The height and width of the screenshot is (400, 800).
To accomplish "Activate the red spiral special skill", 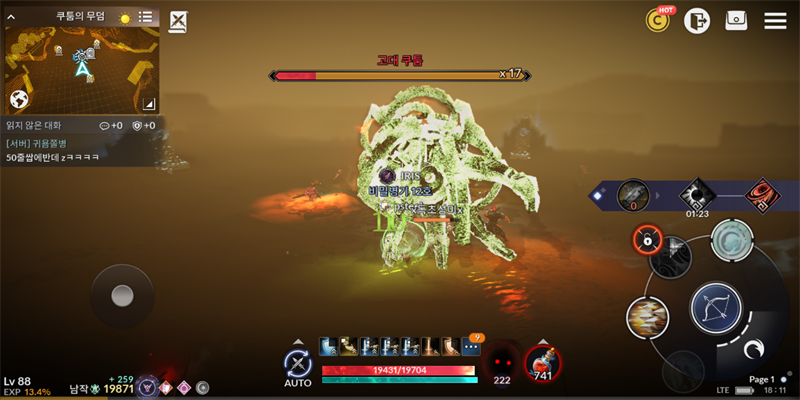I will tap(764, 194).
